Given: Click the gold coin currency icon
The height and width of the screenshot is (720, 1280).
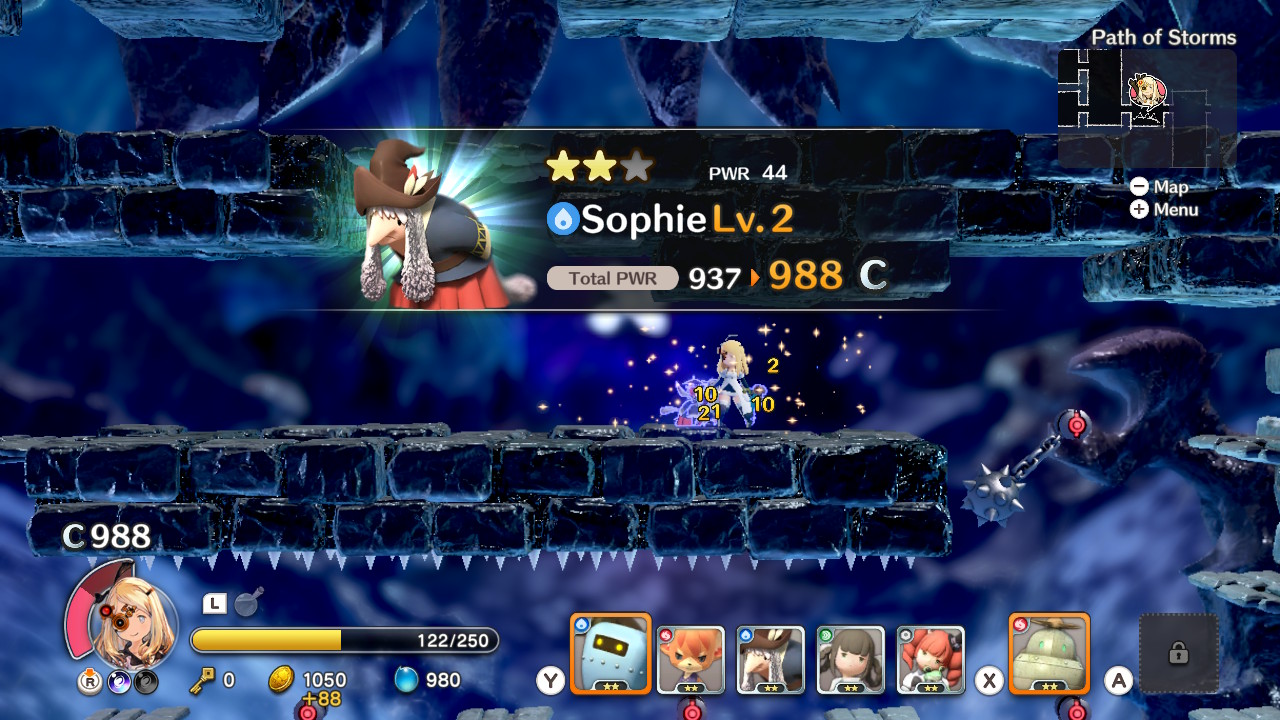Looking at the screenshot, I should click(x=281, y=680).
